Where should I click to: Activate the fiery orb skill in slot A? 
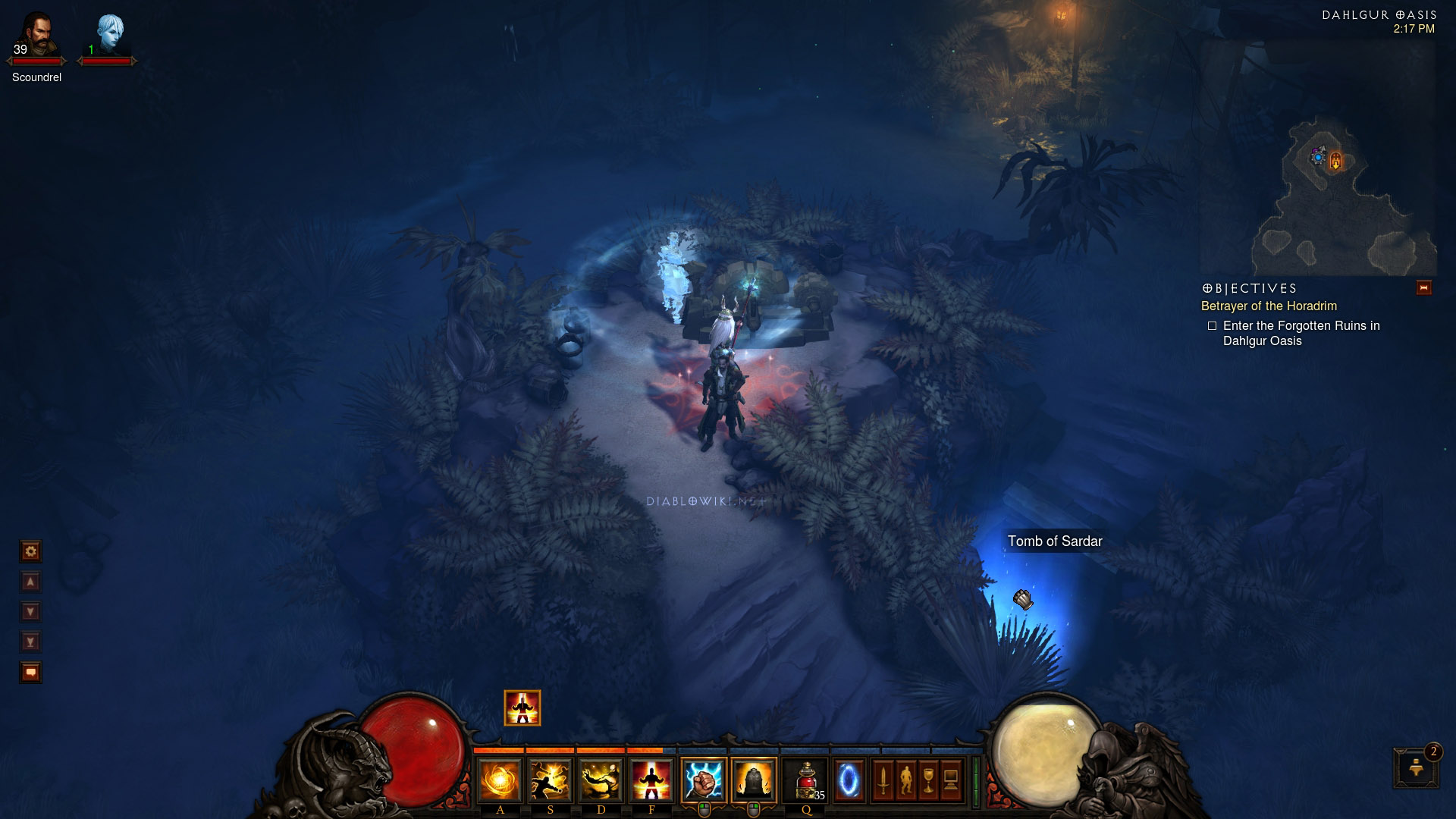click(500, 780)
